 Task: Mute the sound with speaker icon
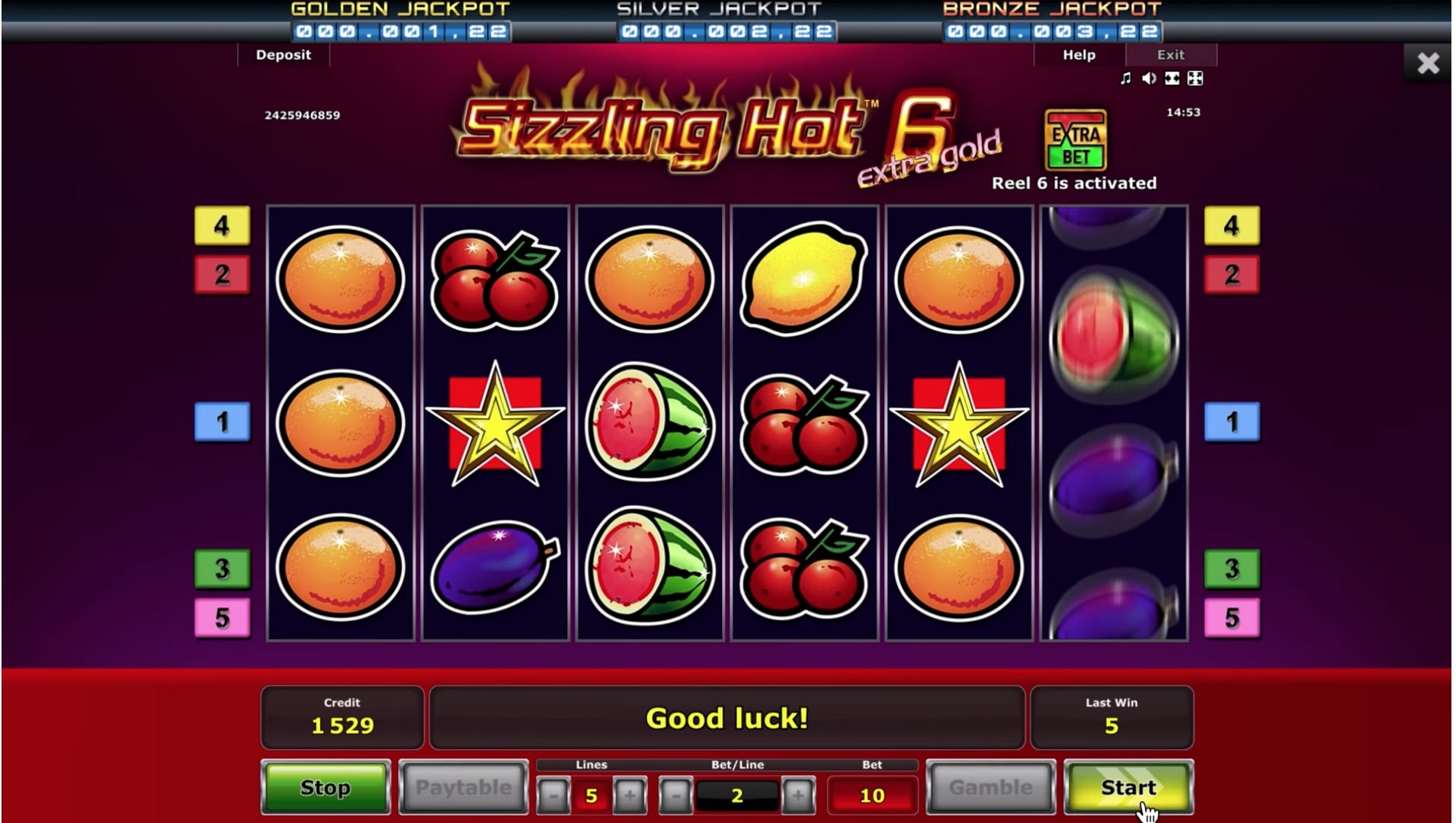point(1149,78)
